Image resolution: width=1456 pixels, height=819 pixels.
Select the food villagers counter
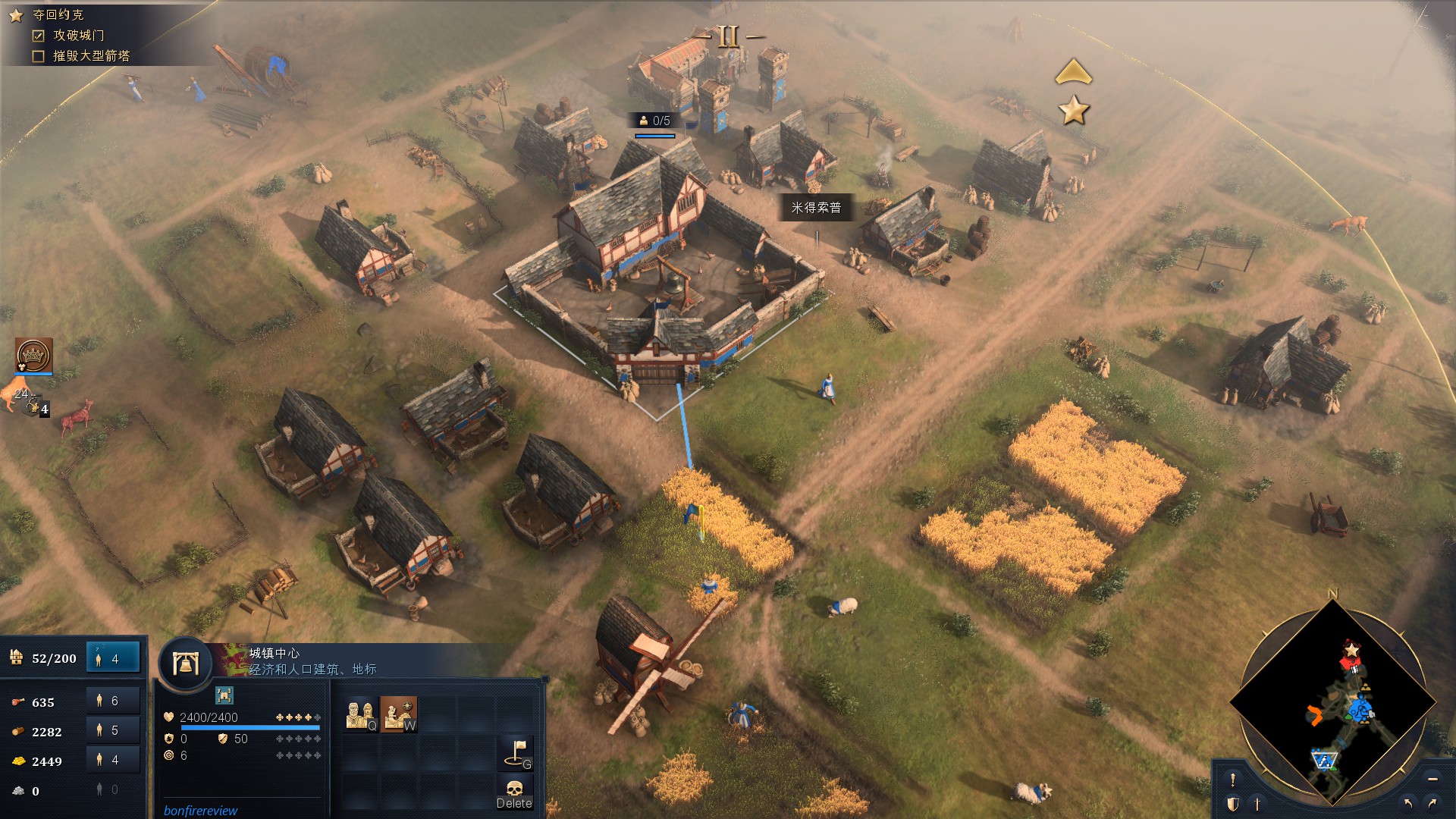point(113,701)
